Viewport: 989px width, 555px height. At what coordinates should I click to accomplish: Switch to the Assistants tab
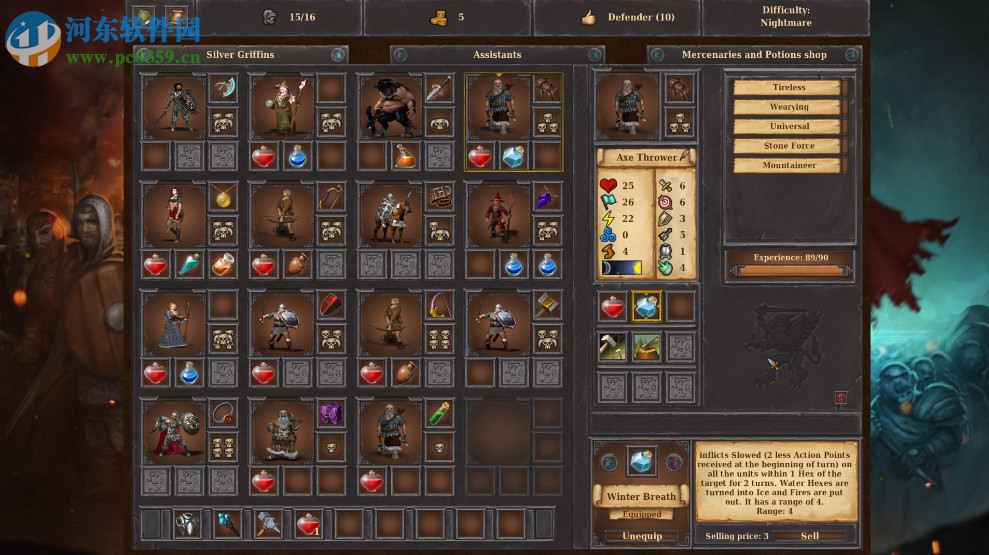[497, 54]
